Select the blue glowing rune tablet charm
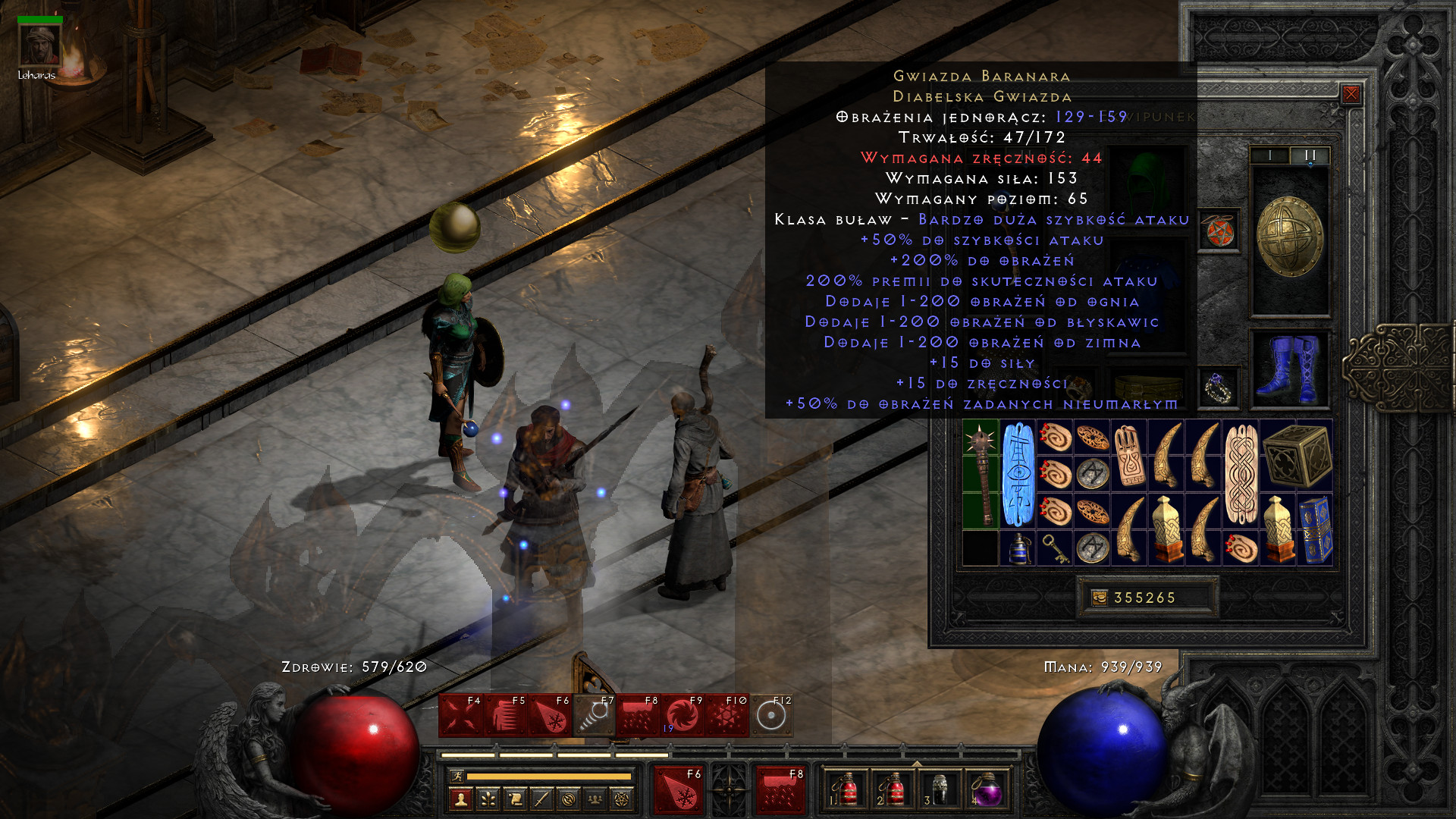The image size is (1456, 819). point(1018,475)
